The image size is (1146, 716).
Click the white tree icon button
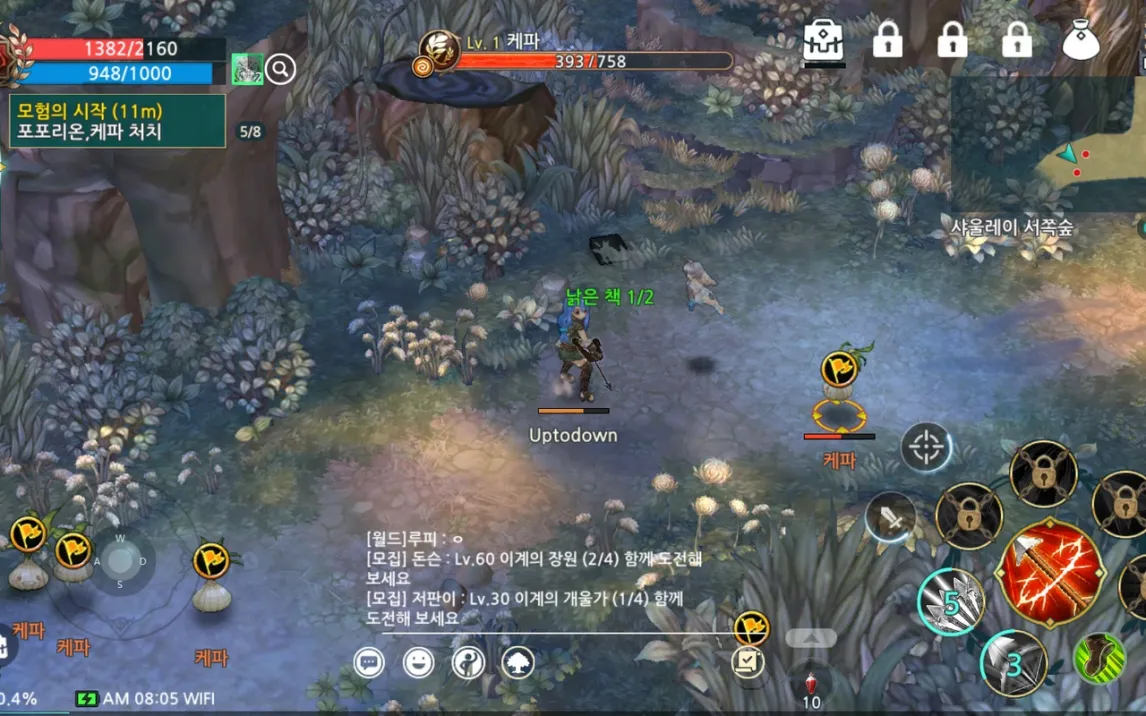coord(518,662)
